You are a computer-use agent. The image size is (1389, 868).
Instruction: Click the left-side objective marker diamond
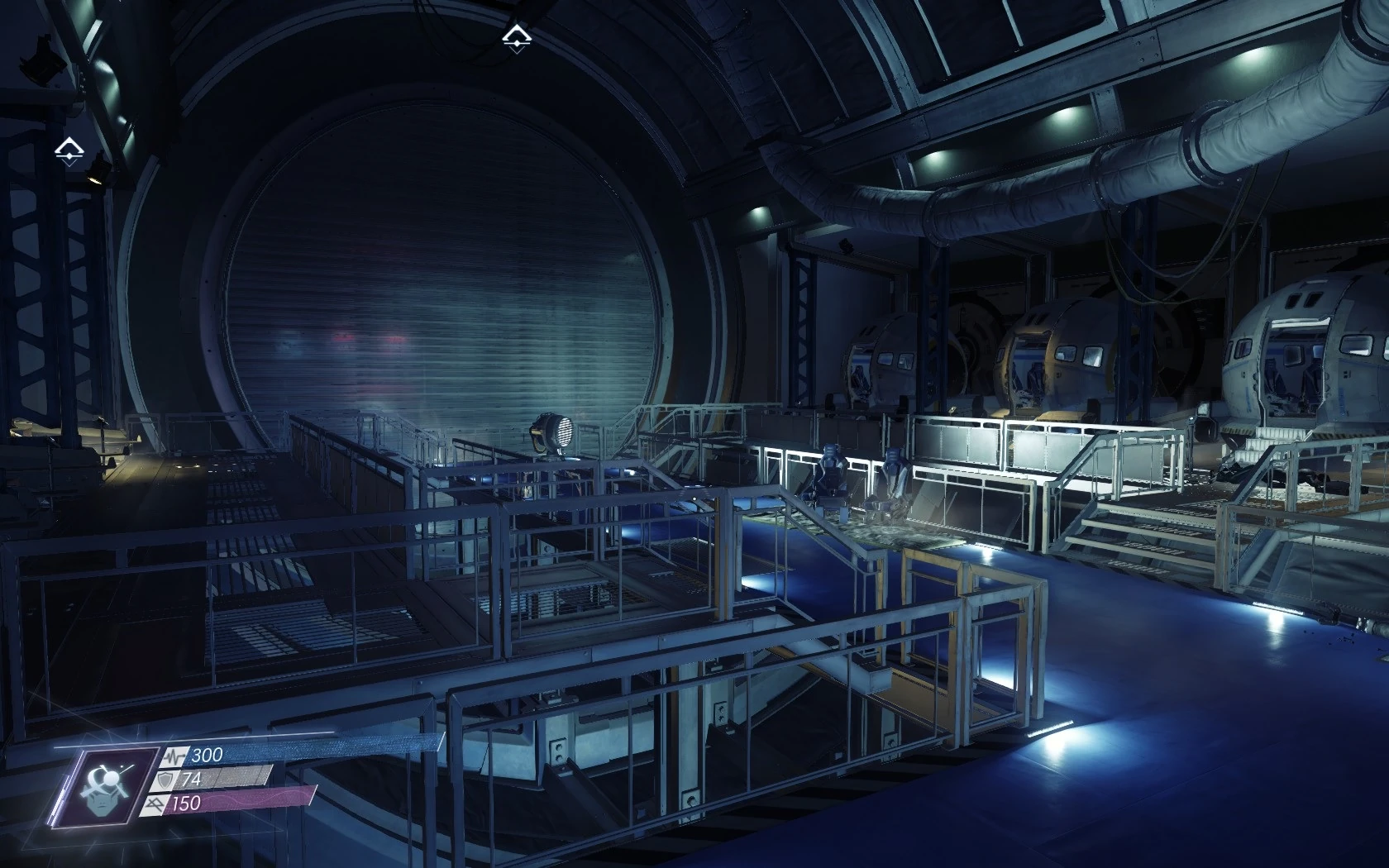click(69, 149)
